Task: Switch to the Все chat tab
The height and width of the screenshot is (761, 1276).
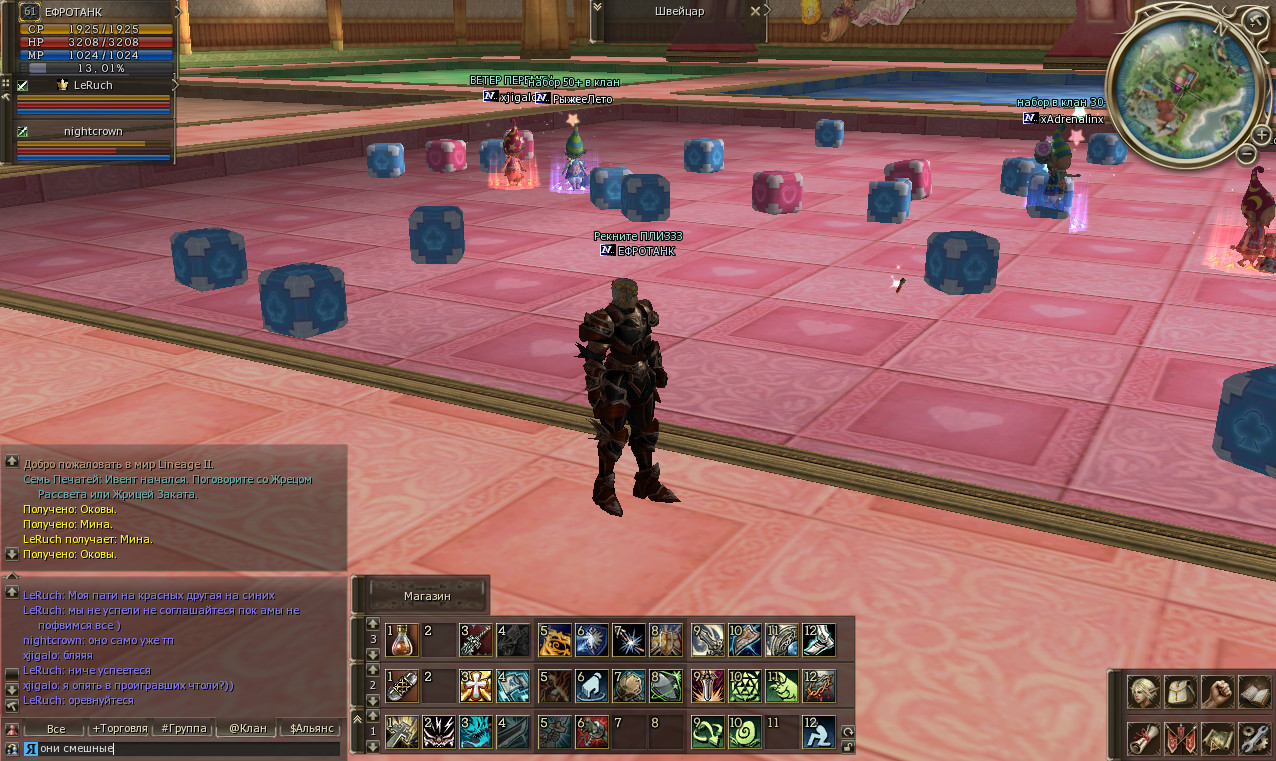Action: coord(56,729)
